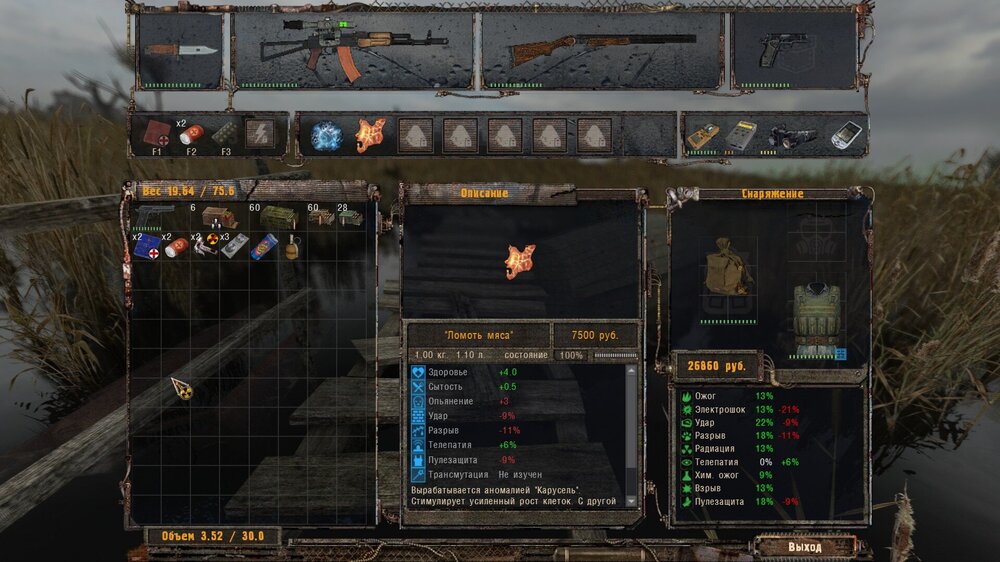Viewport: 1000px width, 562px height.
Task: Select the combat knife weapon slot
Action: point(180,50)
